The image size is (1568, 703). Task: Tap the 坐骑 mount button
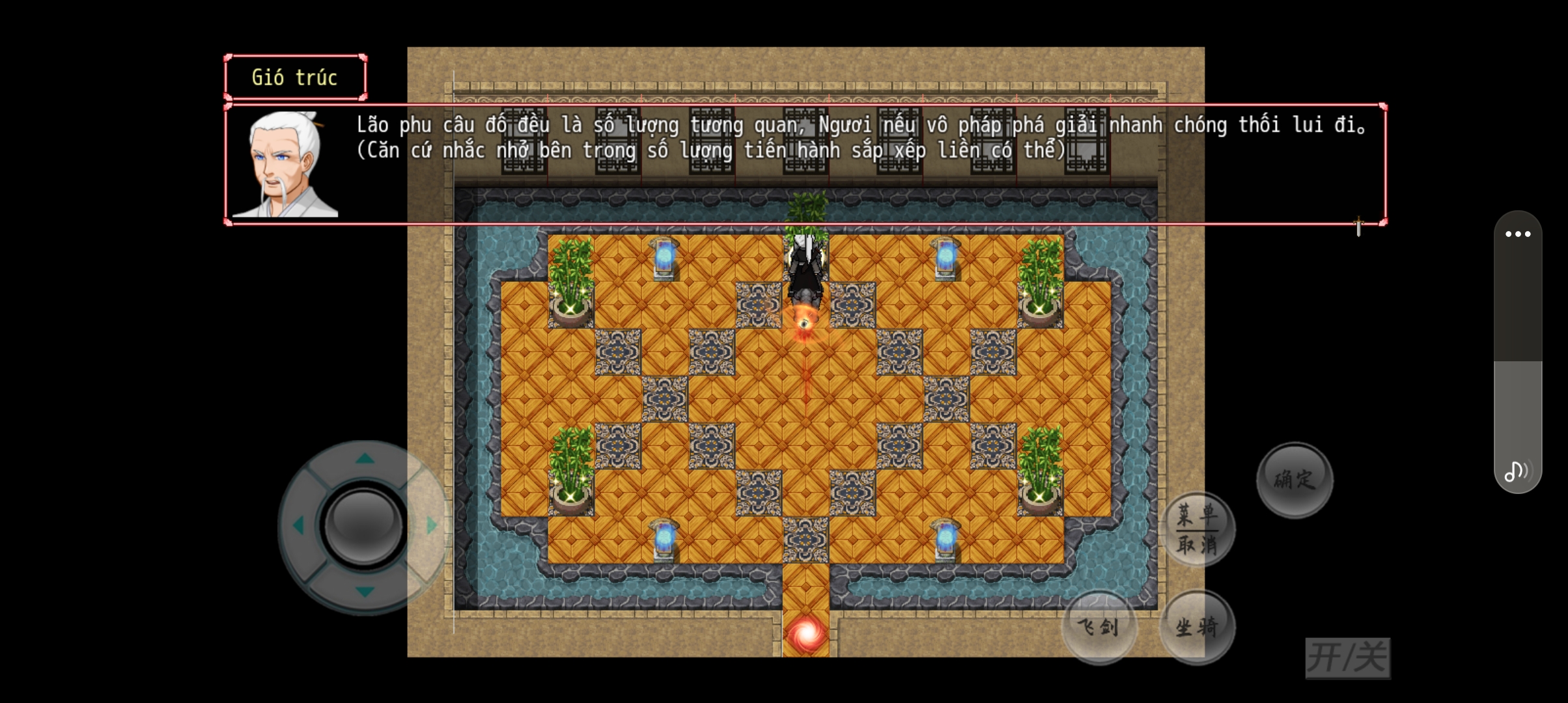pyautogui.click(x=1197, y=627)
